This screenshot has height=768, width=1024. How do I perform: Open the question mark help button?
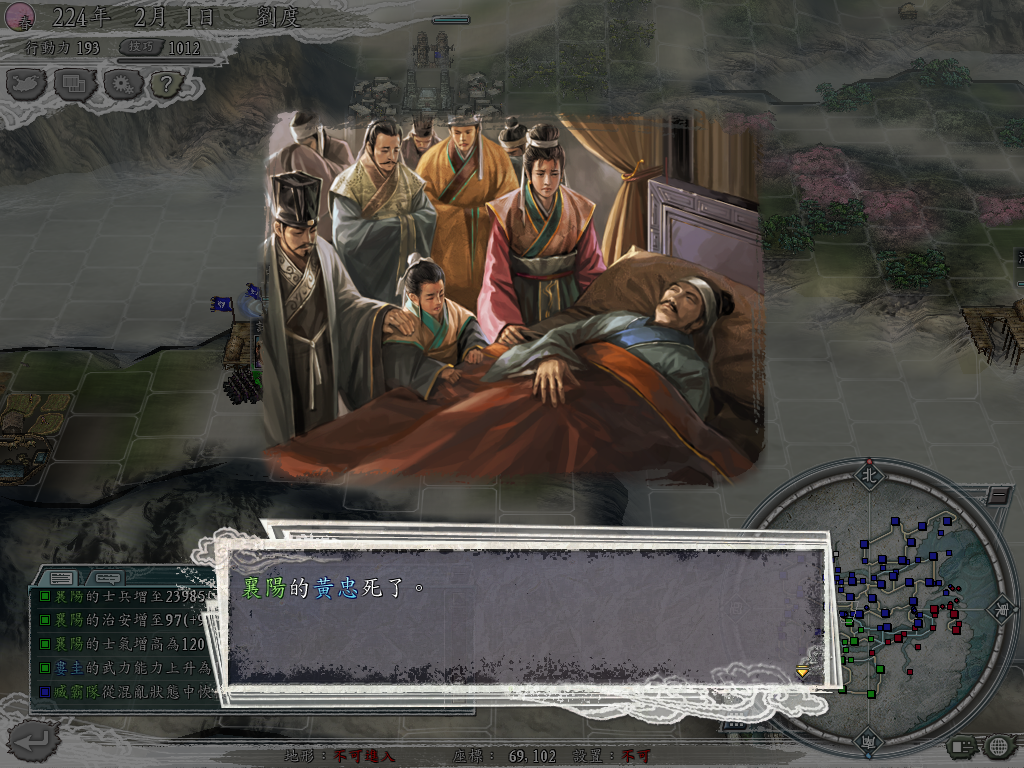click(166, 84)
